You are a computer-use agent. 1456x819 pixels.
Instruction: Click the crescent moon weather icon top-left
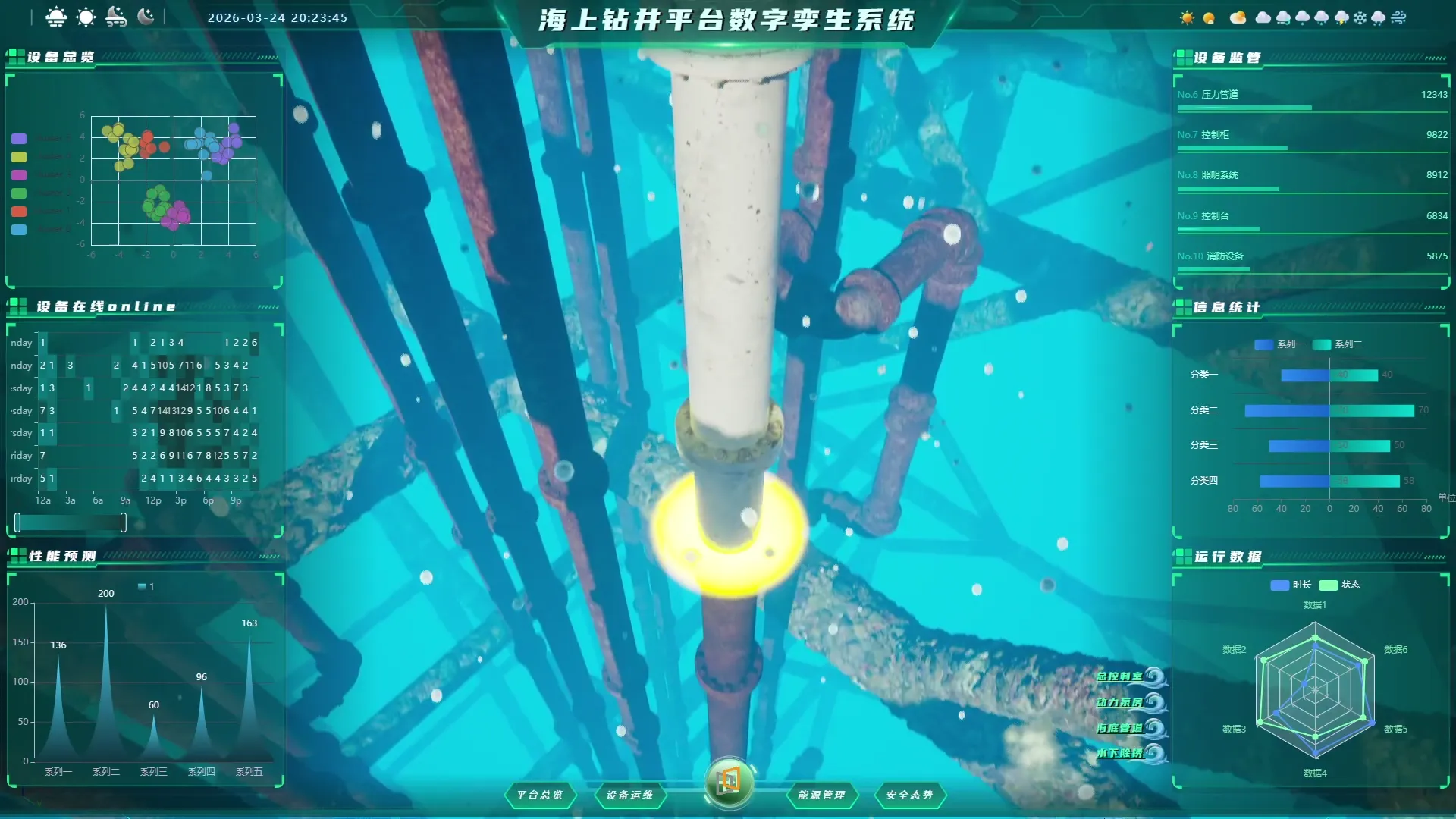[x=146, y=17]
